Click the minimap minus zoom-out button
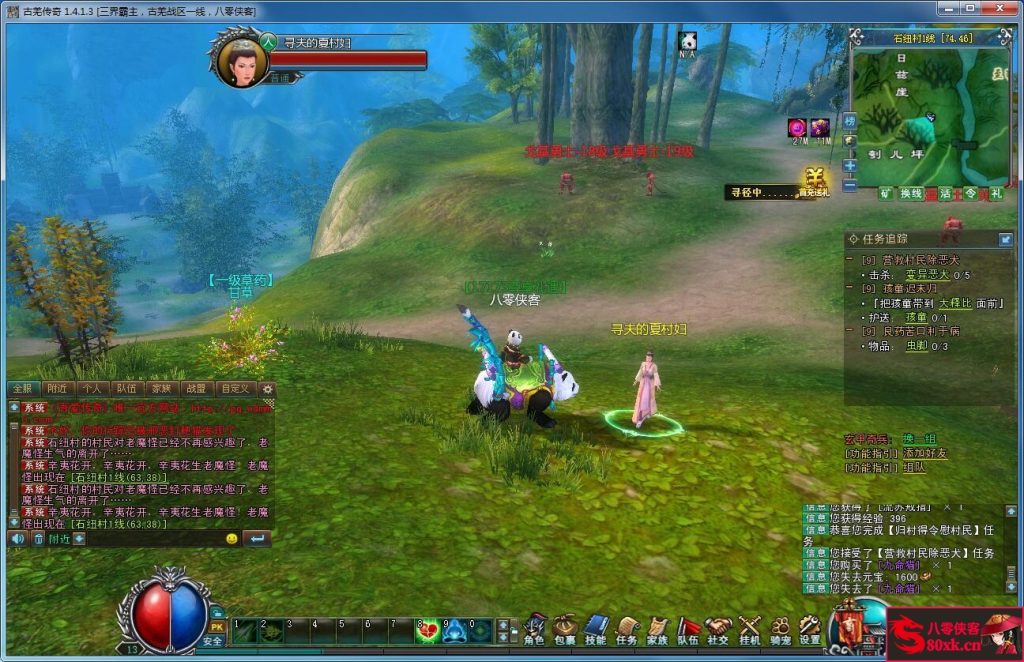This screenshot has width=1024, height=662. (850, 185)
